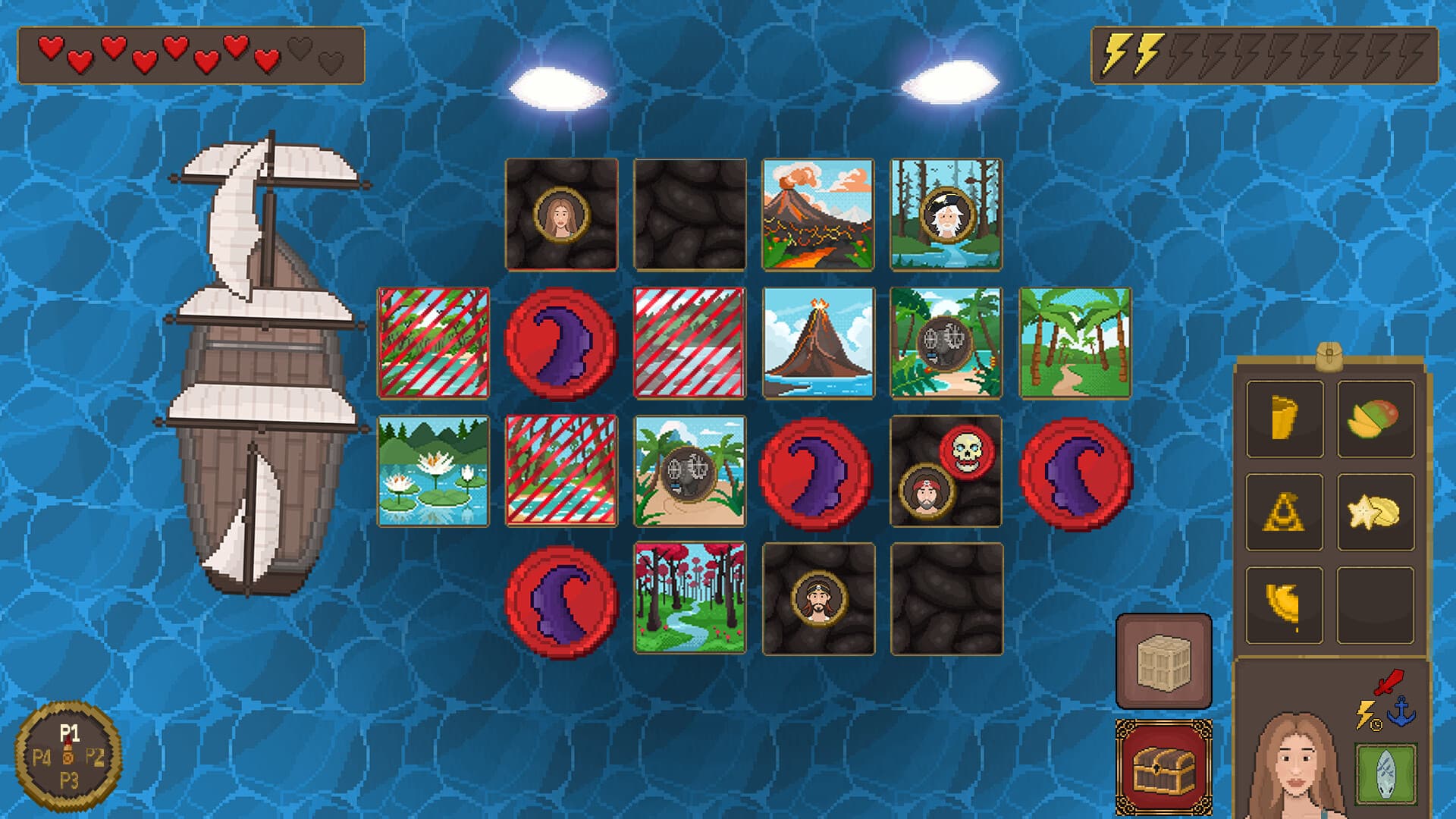Expand the health hearts bar
The height and width of the screenshot is (819, 1456).
(x=193, y=55)
